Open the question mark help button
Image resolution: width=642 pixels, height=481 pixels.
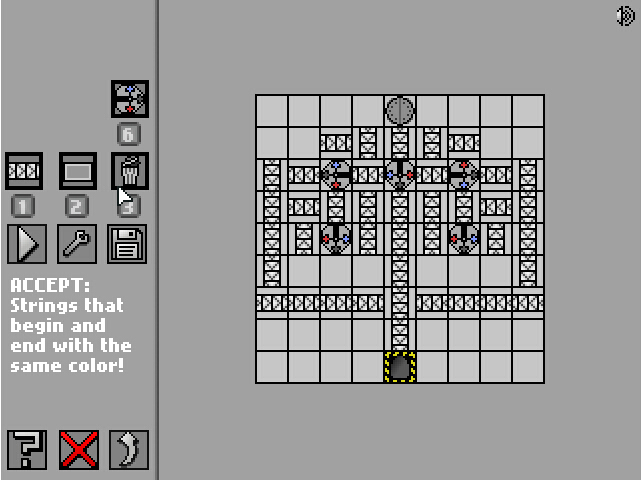[27, 450]
